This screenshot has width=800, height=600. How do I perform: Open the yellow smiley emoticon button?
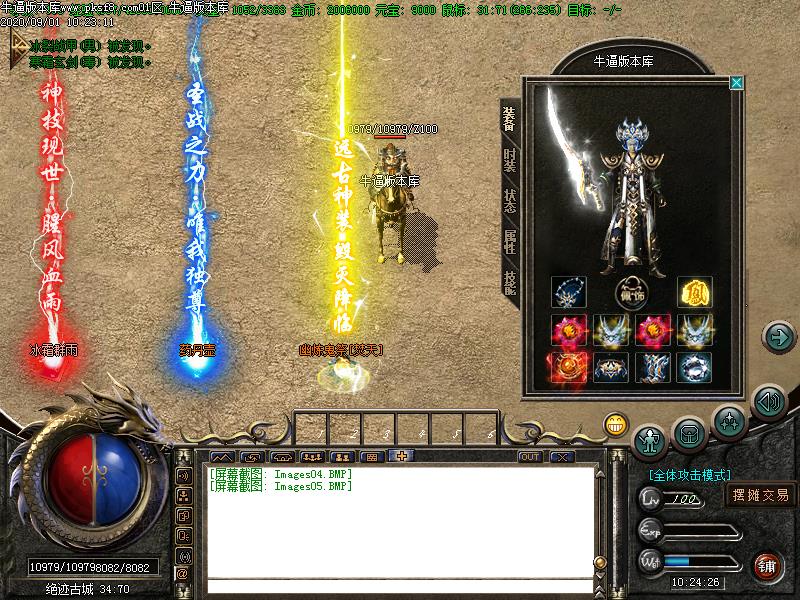pos(615,425)
